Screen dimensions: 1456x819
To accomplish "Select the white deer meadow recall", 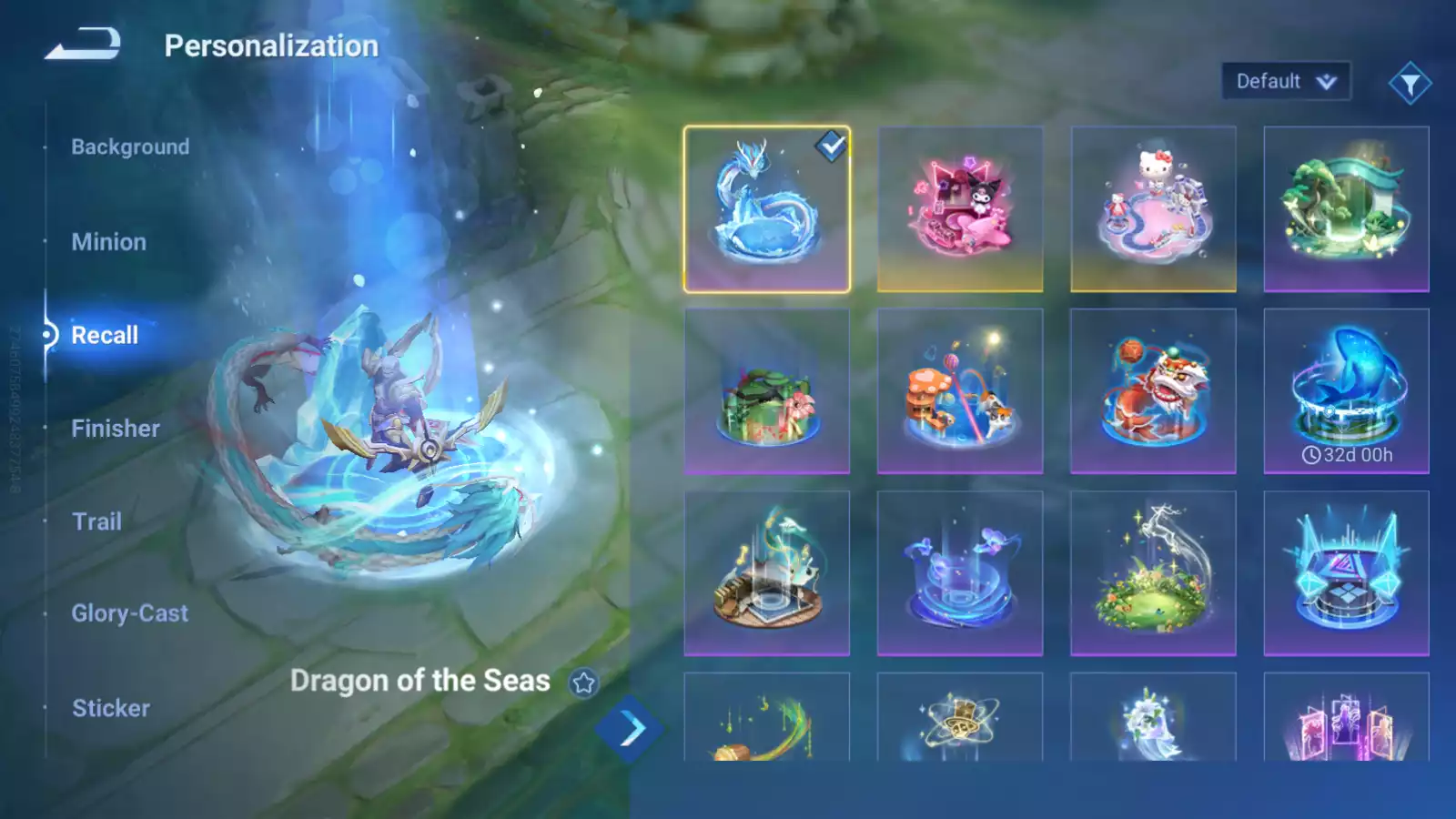I will pos(1153,573).
